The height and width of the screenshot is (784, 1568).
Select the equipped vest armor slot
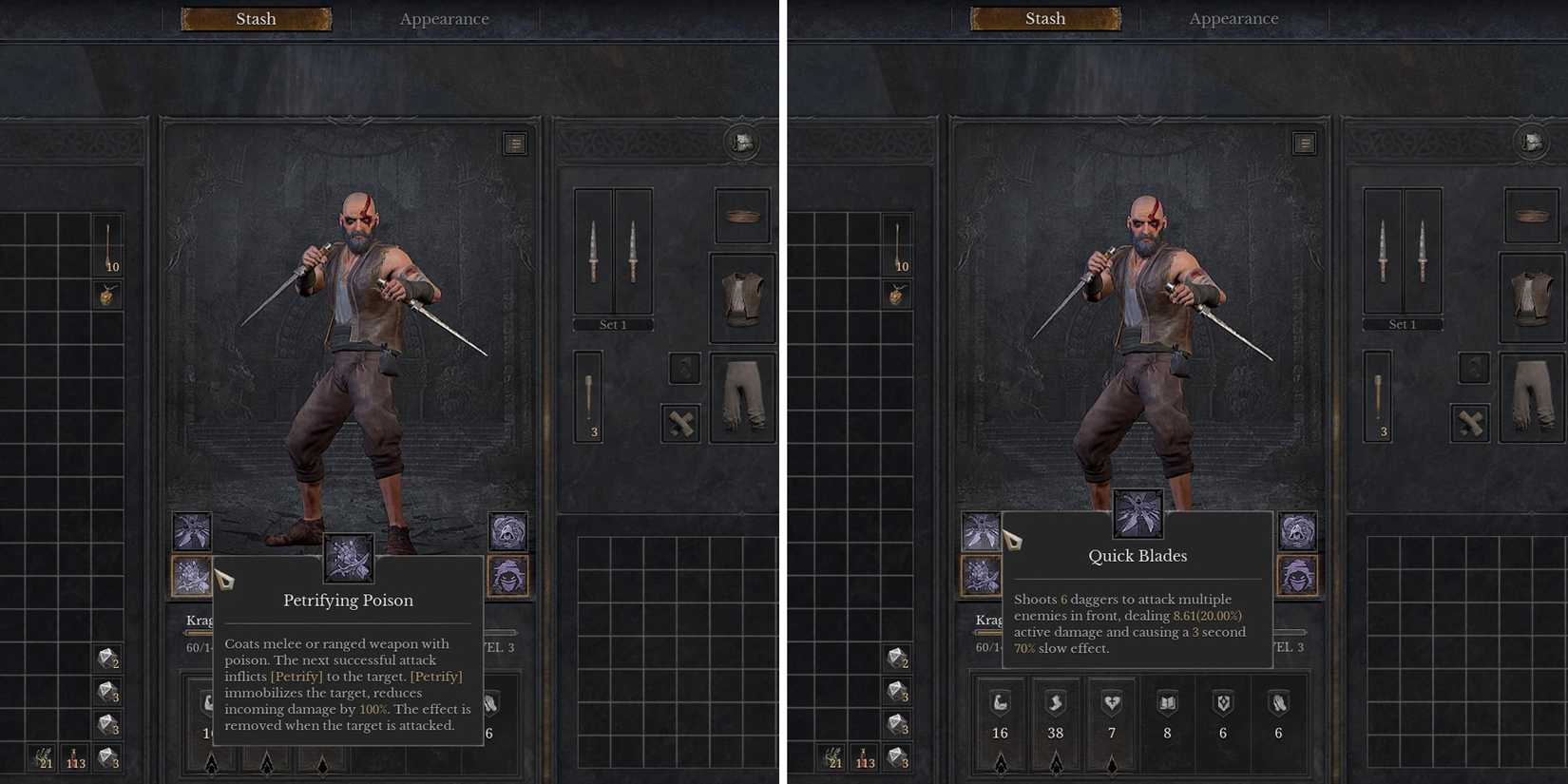coord(741,297)
